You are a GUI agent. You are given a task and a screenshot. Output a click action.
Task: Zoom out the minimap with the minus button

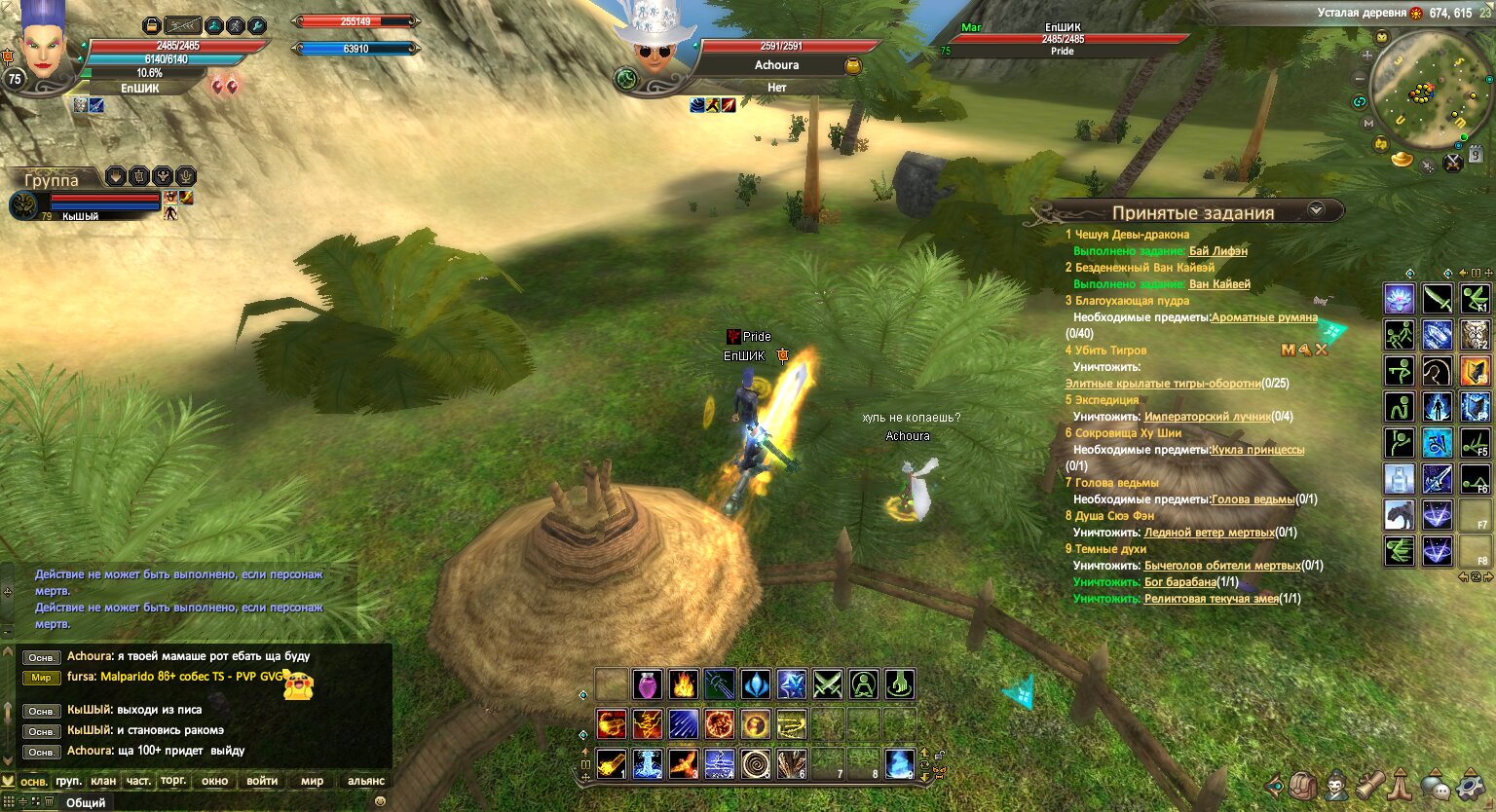point(1361,79)
